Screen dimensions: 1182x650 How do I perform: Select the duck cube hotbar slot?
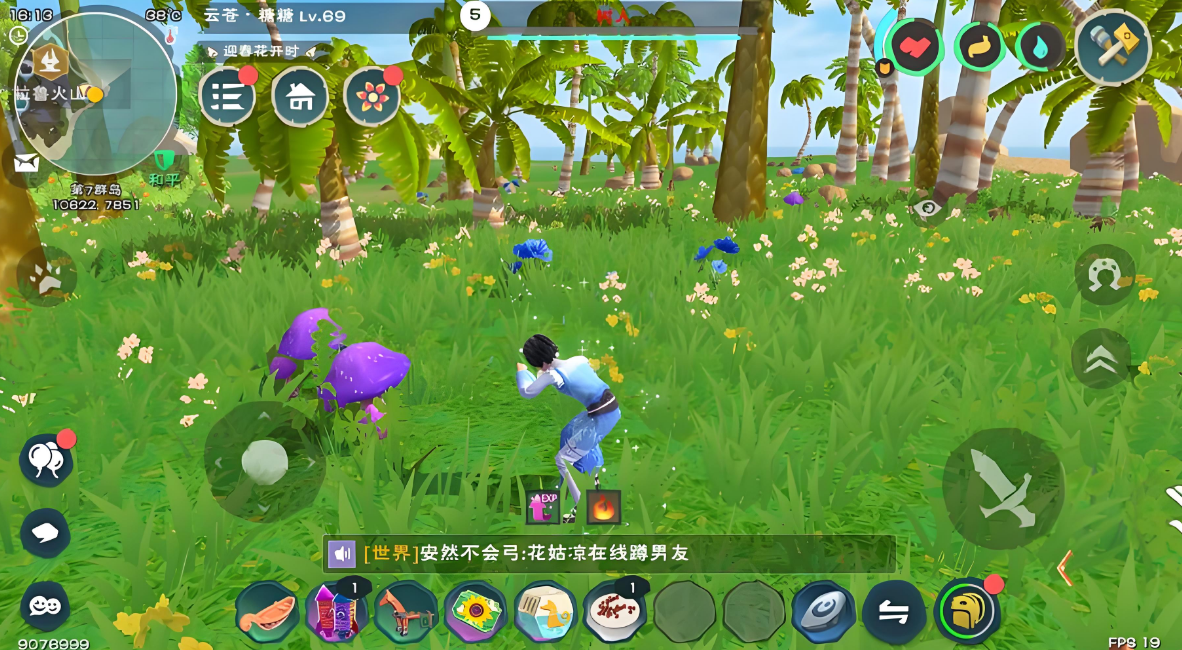pyautogui.click(x=545, y=611)
